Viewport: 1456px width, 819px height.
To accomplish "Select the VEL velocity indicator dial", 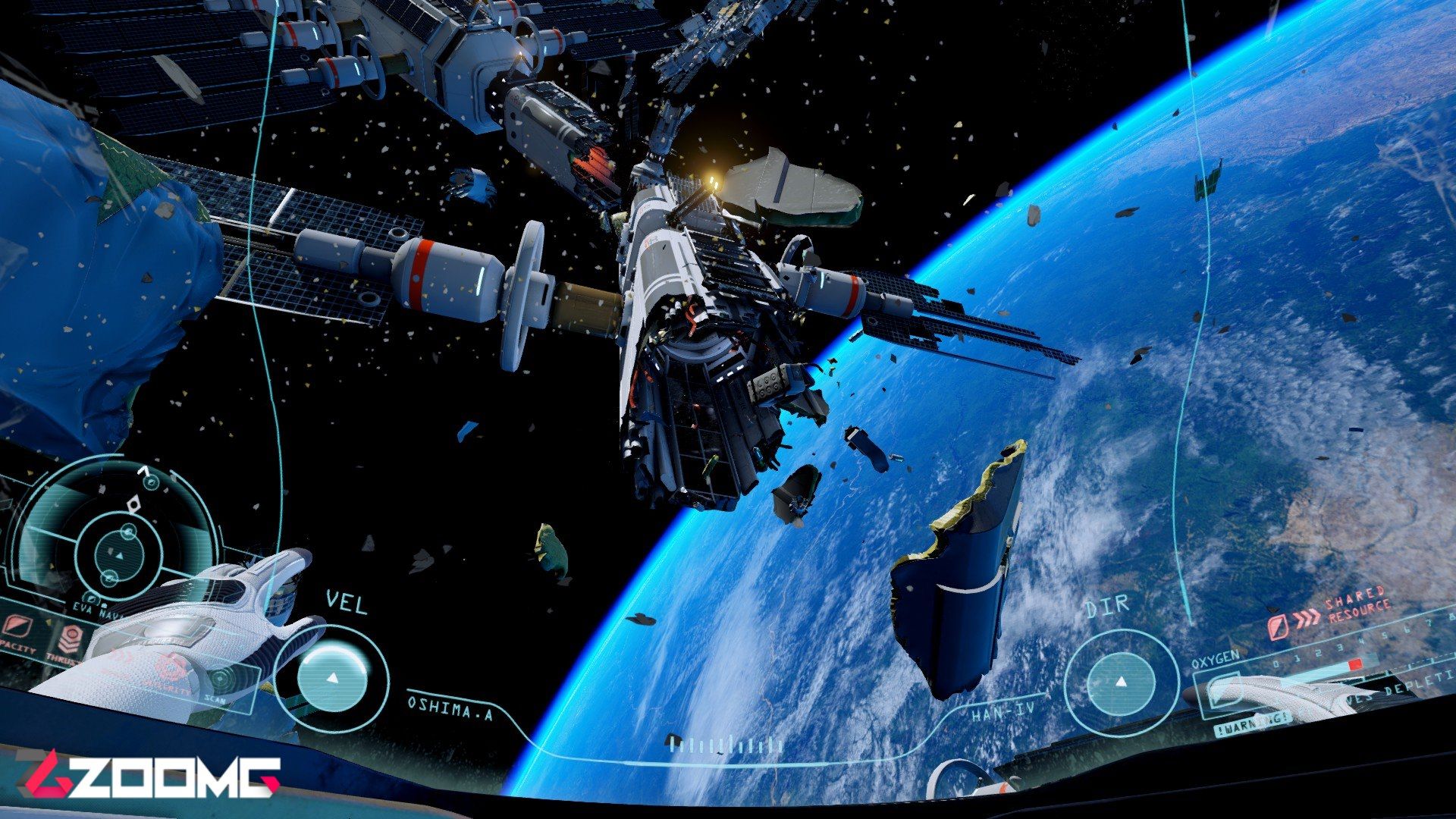I will click(x=332, y=676).
